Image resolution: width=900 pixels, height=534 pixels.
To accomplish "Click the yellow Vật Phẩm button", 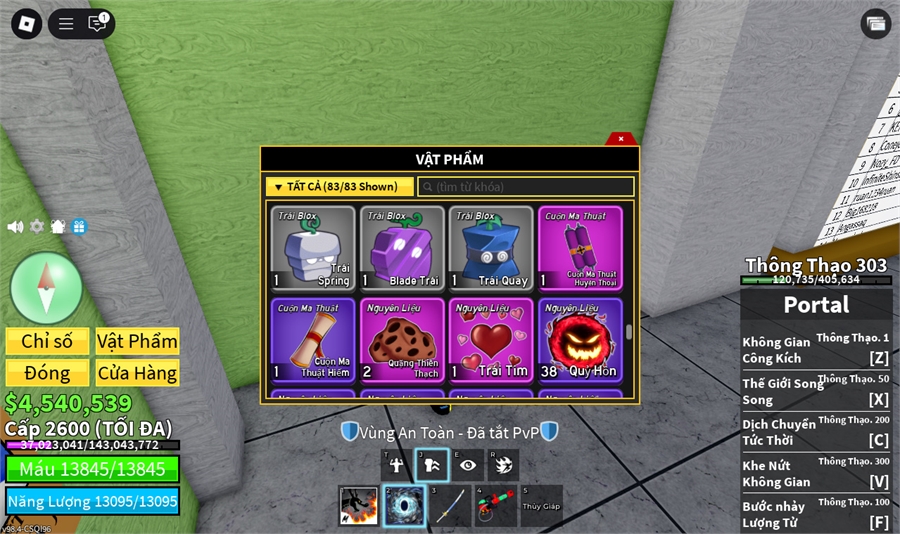I will tap(137, 341).
